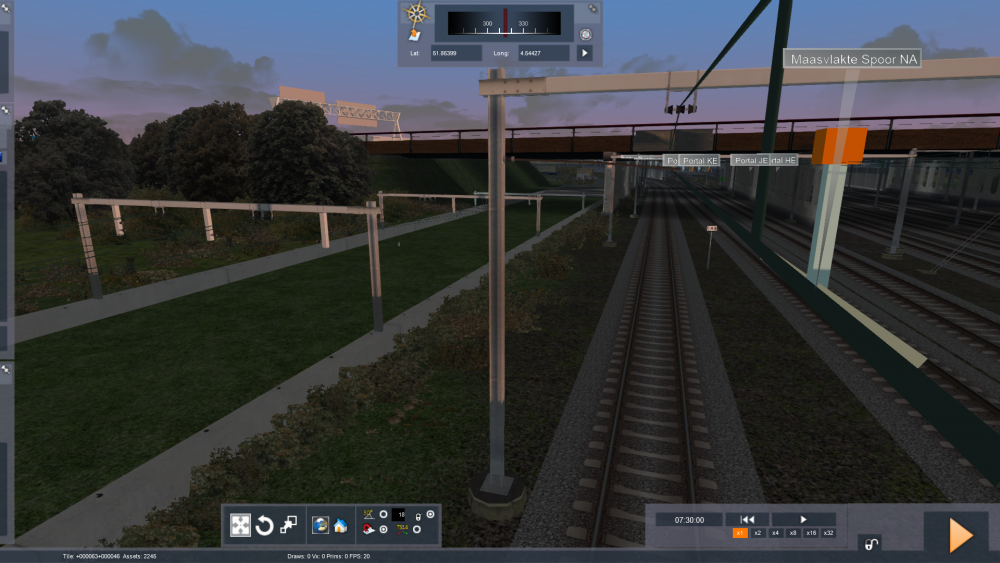1000x563 pixels.
Task: Toggle the pin on the compass panel
Action: tap(593, 9)
